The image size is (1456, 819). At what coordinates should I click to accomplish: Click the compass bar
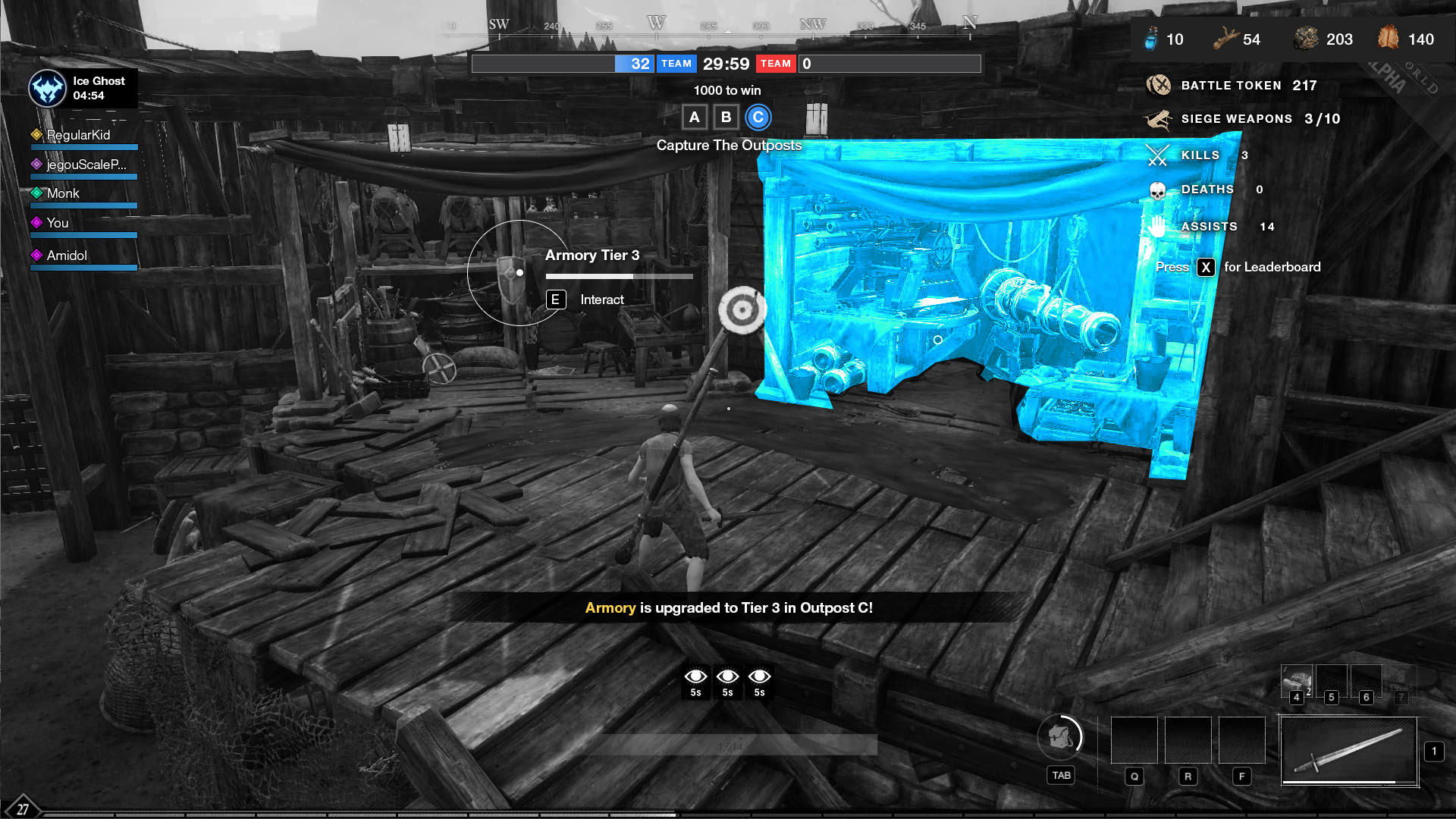[x=709, y=27]
